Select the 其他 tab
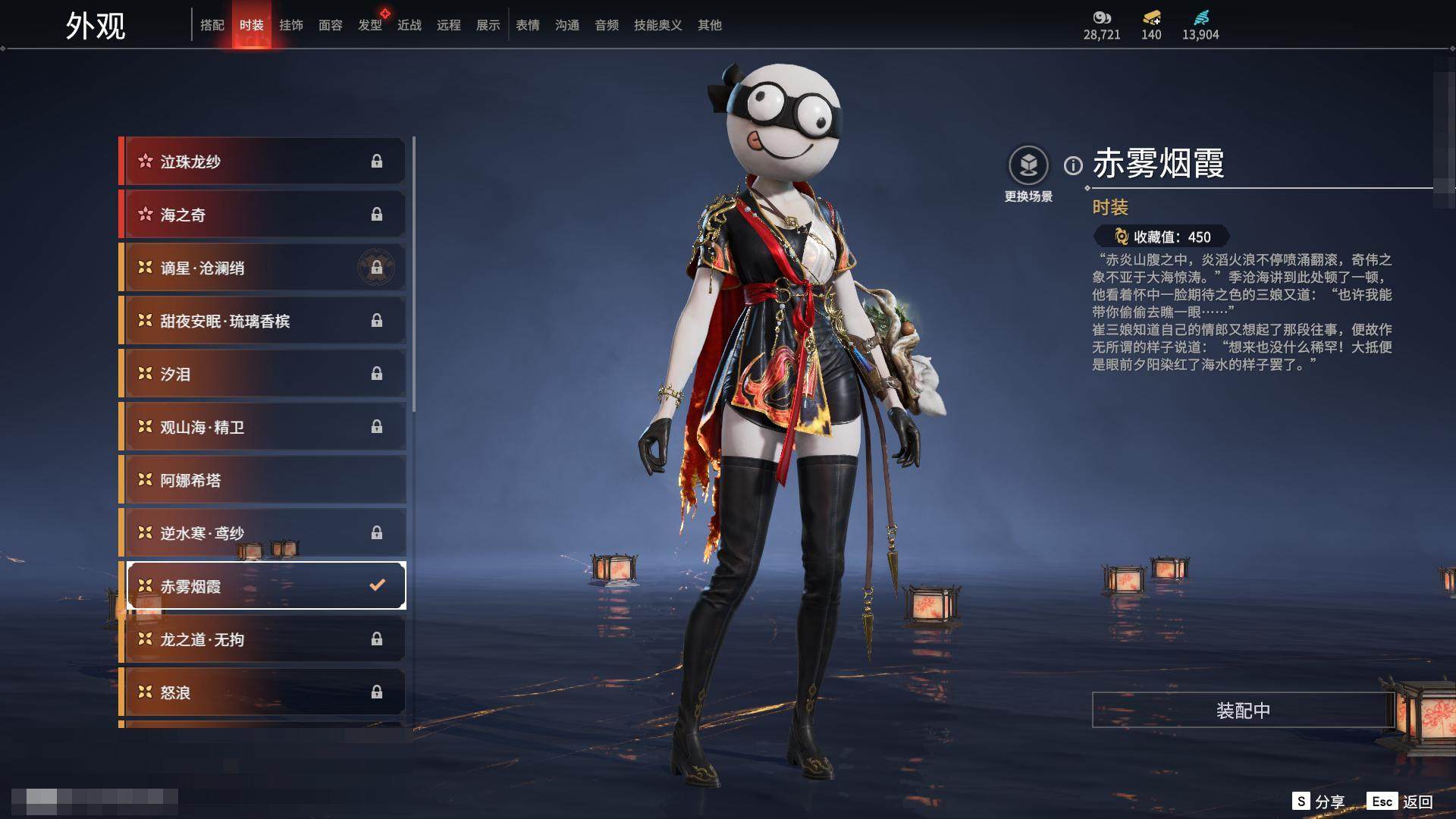This screenshot has width=1456, height=819. (x=710, y=25)
